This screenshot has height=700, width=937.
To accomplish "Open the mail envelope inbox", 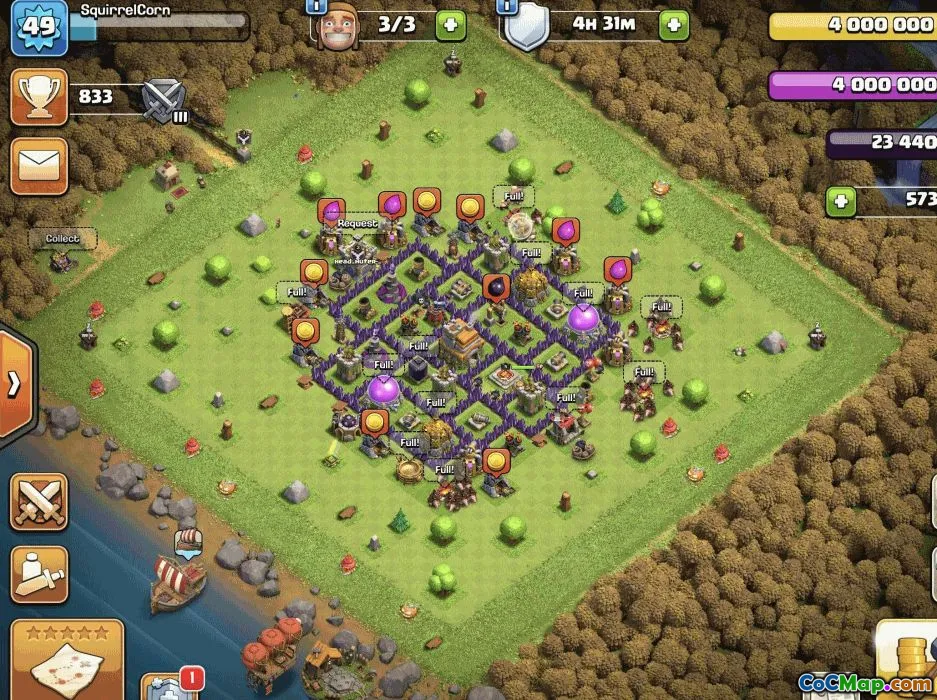I will coord(39,165).
